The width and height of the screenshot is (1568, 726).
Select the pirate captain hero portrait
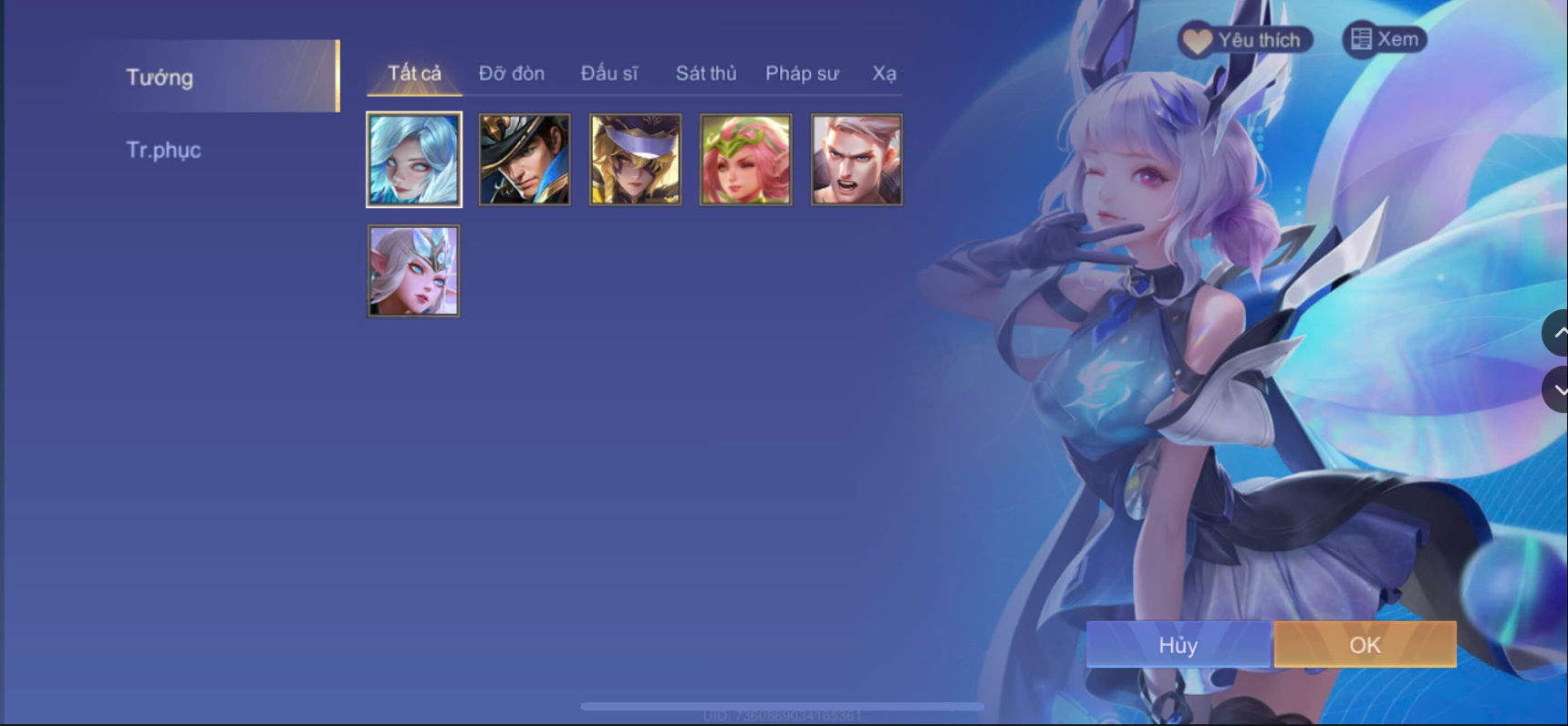pos(524,159)
